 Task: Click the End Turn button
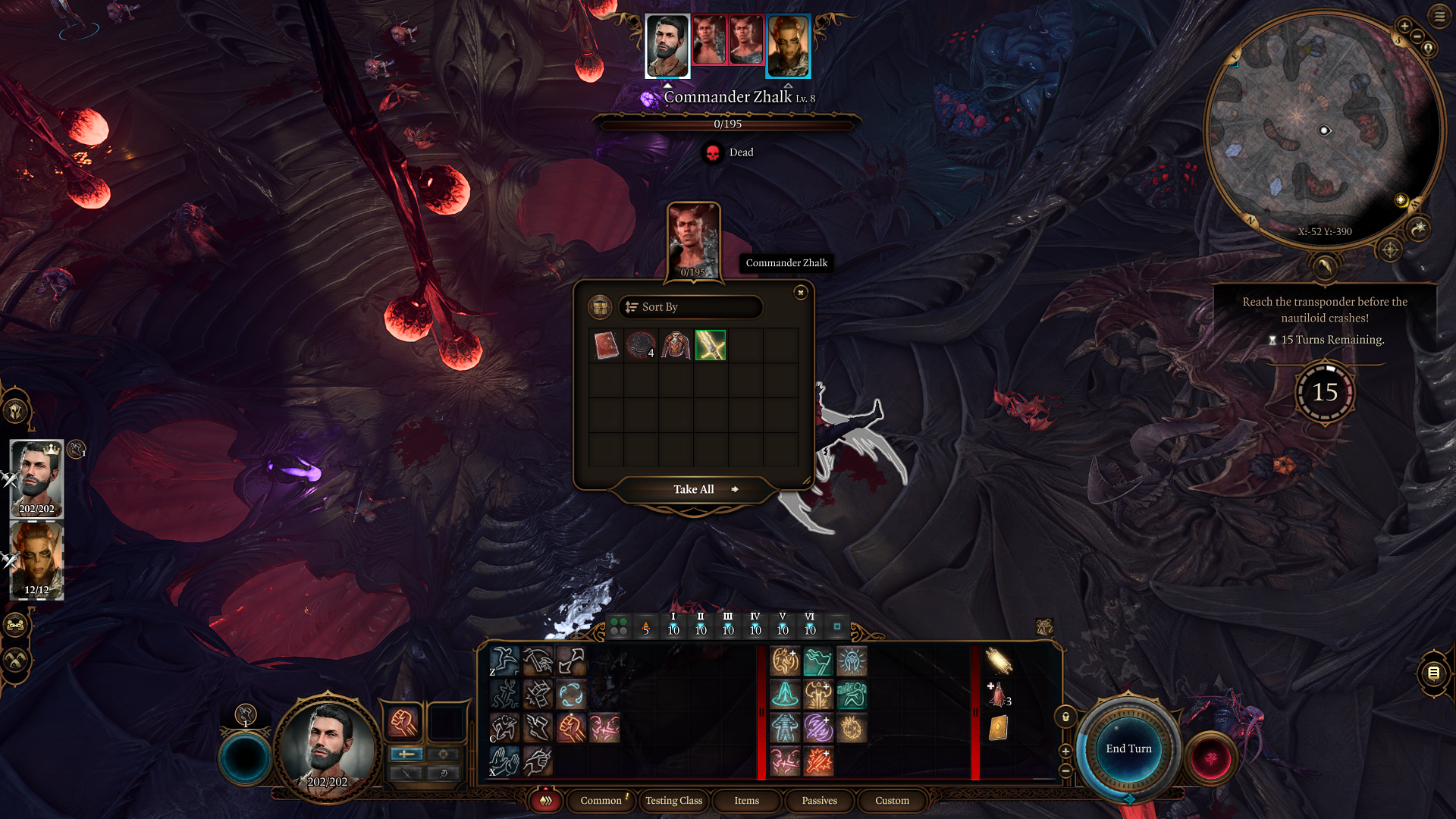coord(1128,749)
